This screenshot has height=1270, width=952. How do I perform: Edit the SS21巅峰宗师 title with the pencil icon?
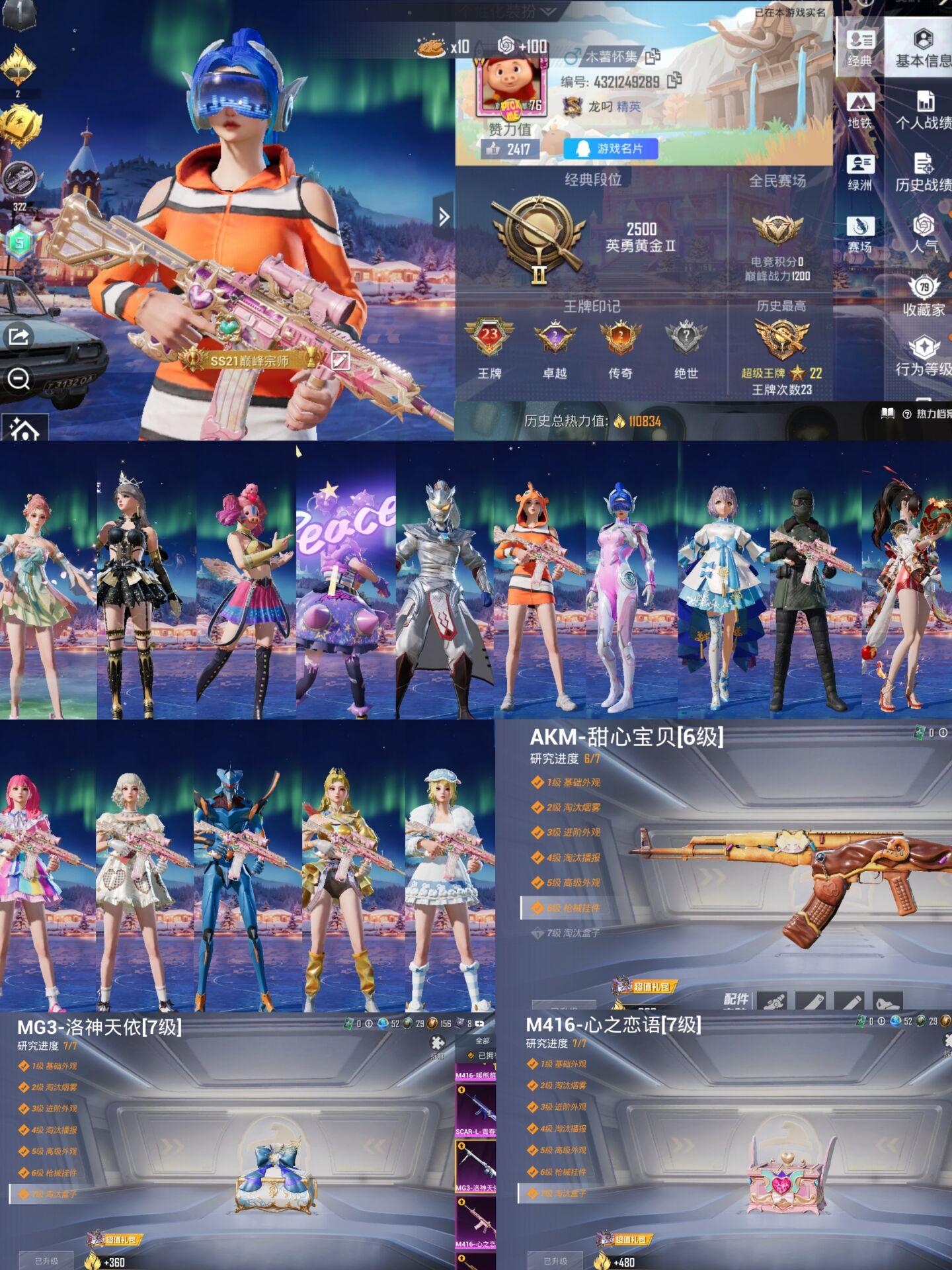tap(340, 360)
